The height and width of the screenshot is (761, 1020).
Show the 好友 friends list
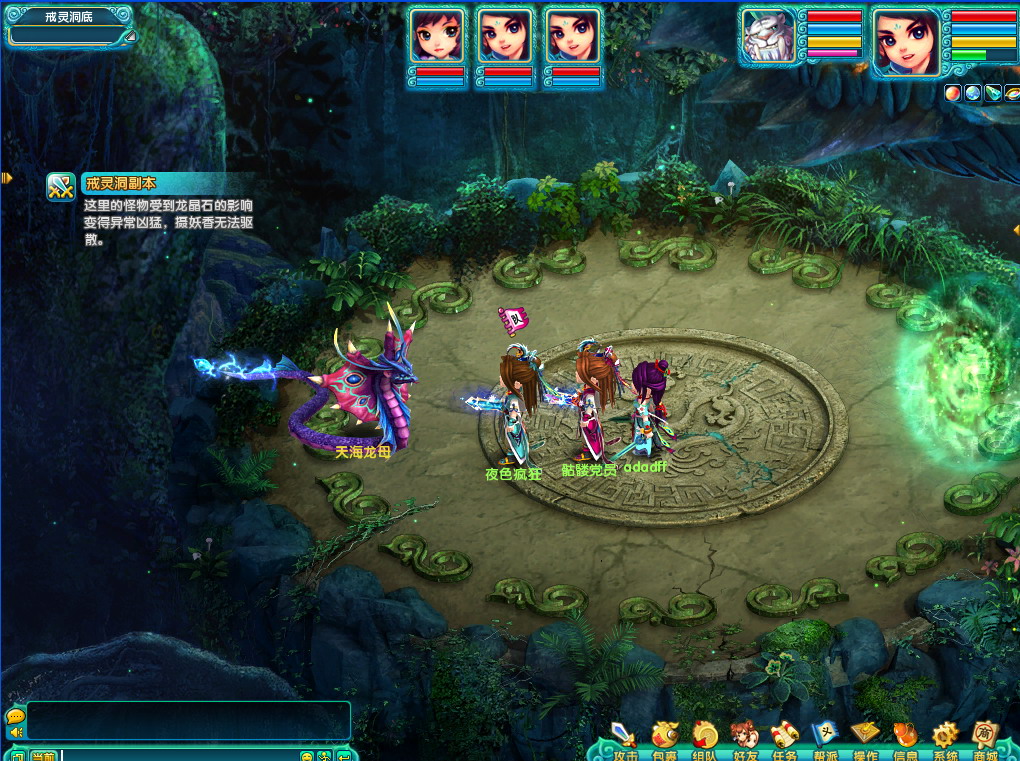coord(744,737)
